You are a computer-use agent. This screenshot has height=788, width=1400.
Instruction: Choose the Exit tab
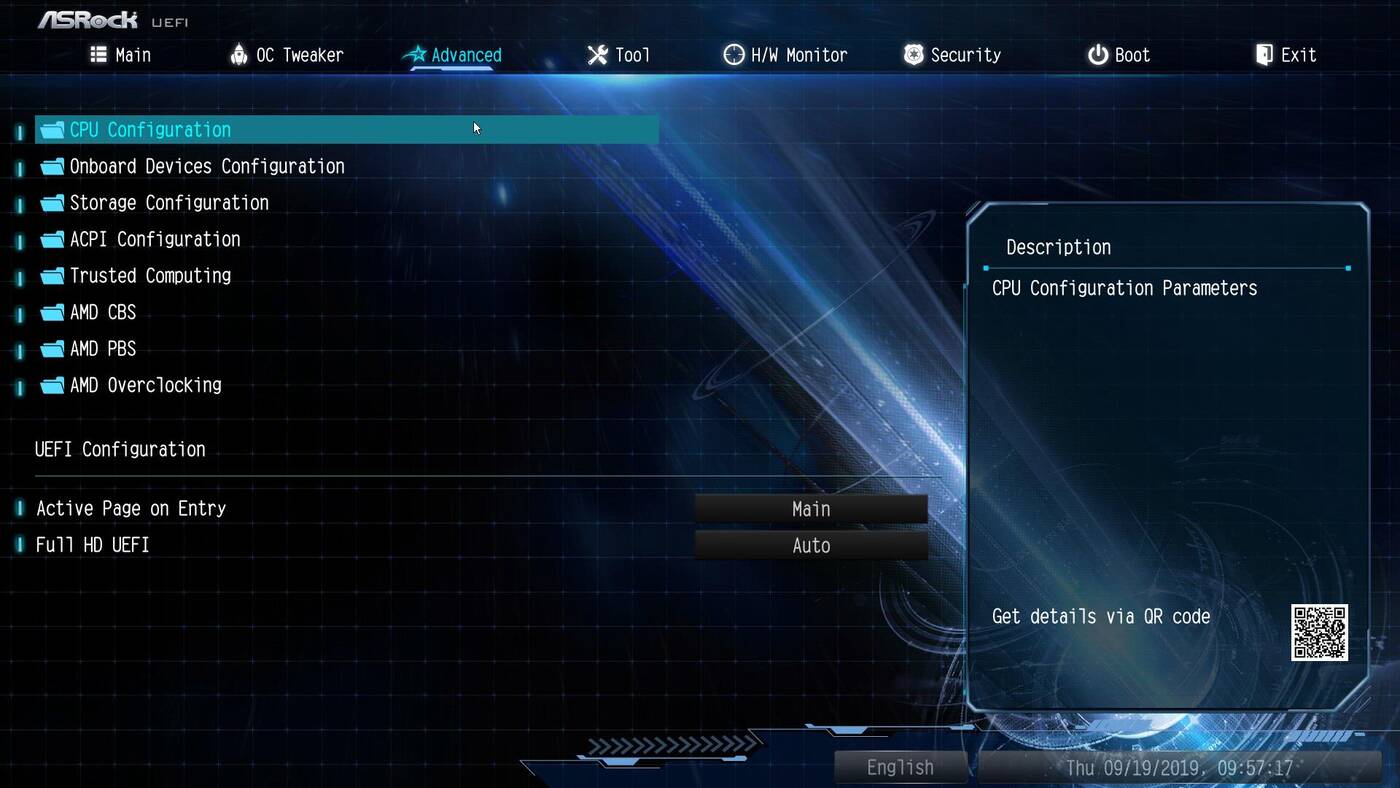pos(1286,55)
